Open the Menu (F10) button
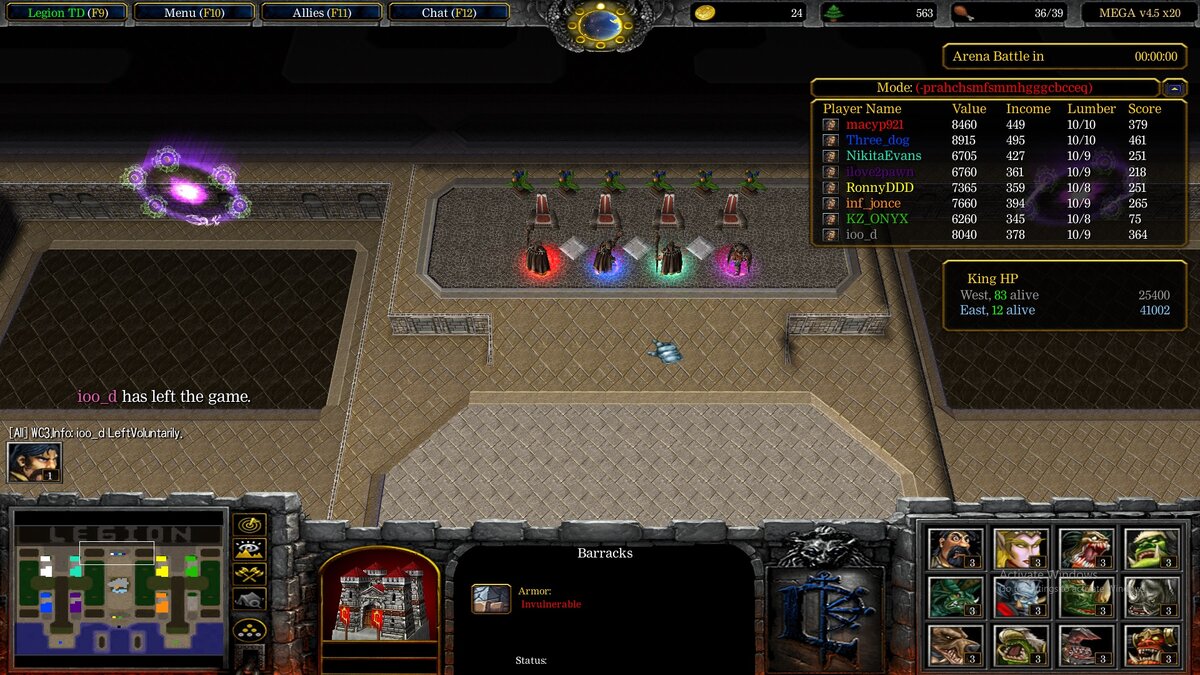Screen dimensions: 1200x675 (194, 13)
